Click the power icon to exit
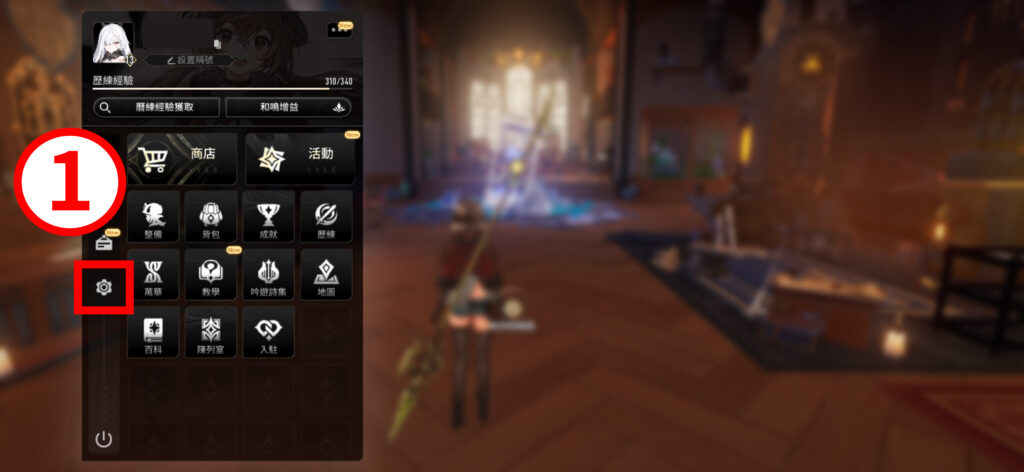This screenshot has height=472, width=1024. [x=103, y=438]
